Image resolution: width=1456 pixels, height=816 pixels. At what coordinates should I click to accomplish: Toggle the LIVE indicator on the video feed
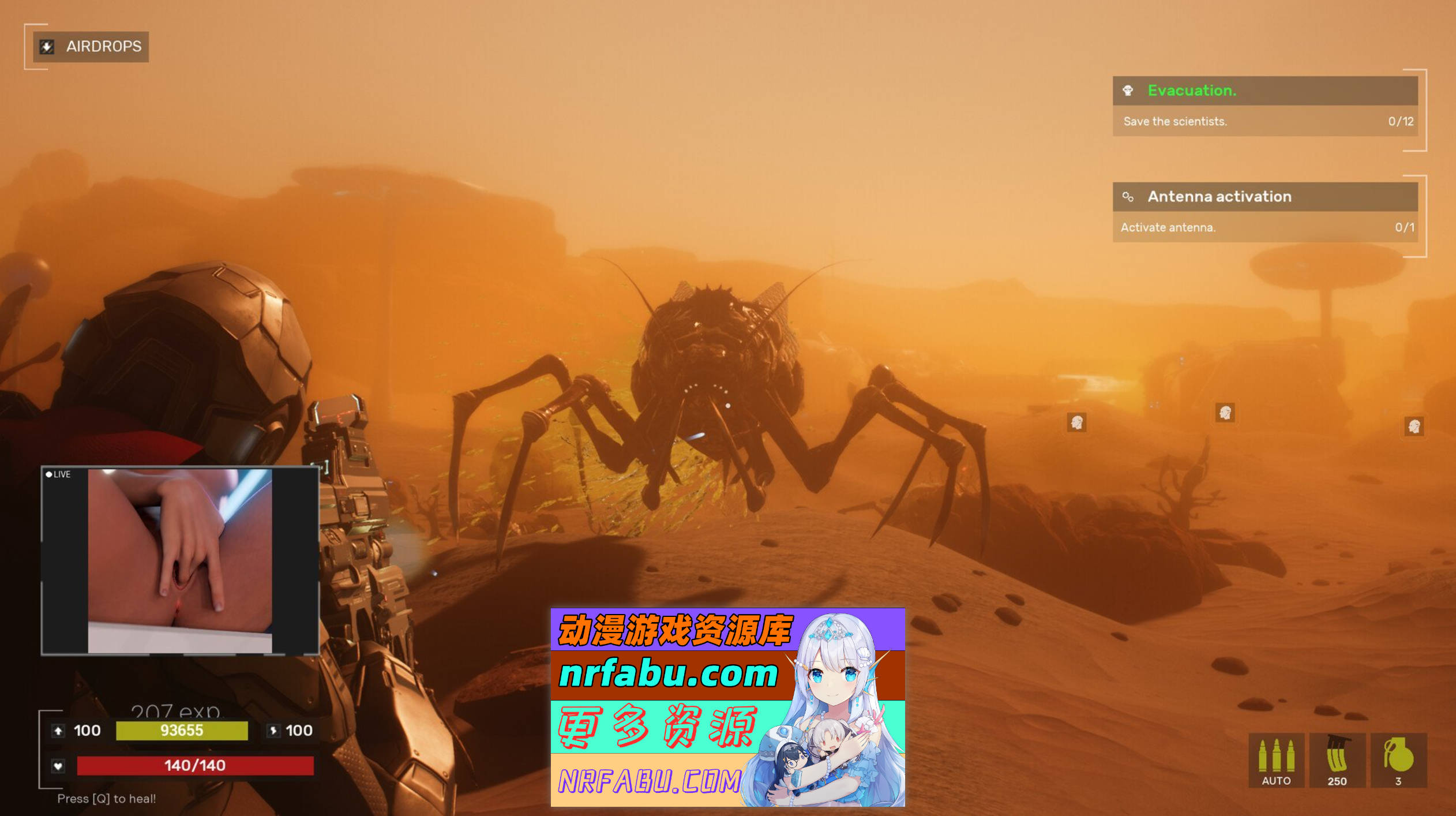[58, 474]
